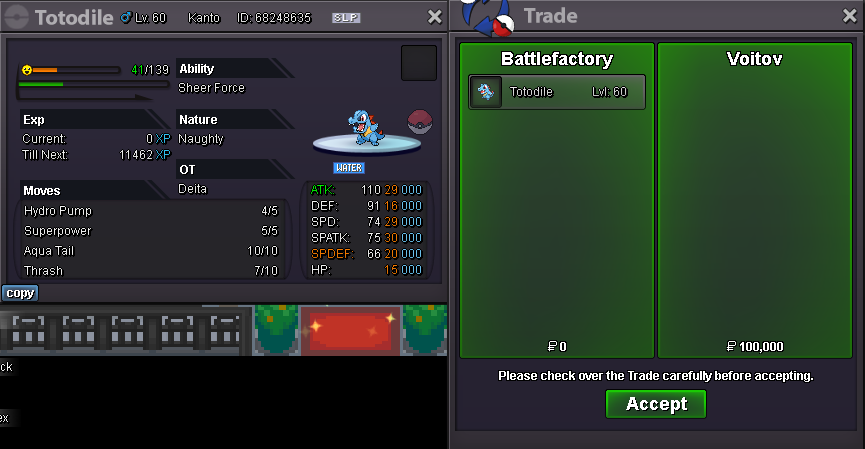Close the Totodile summary window

pyautogui.click(x=434, y=17)
